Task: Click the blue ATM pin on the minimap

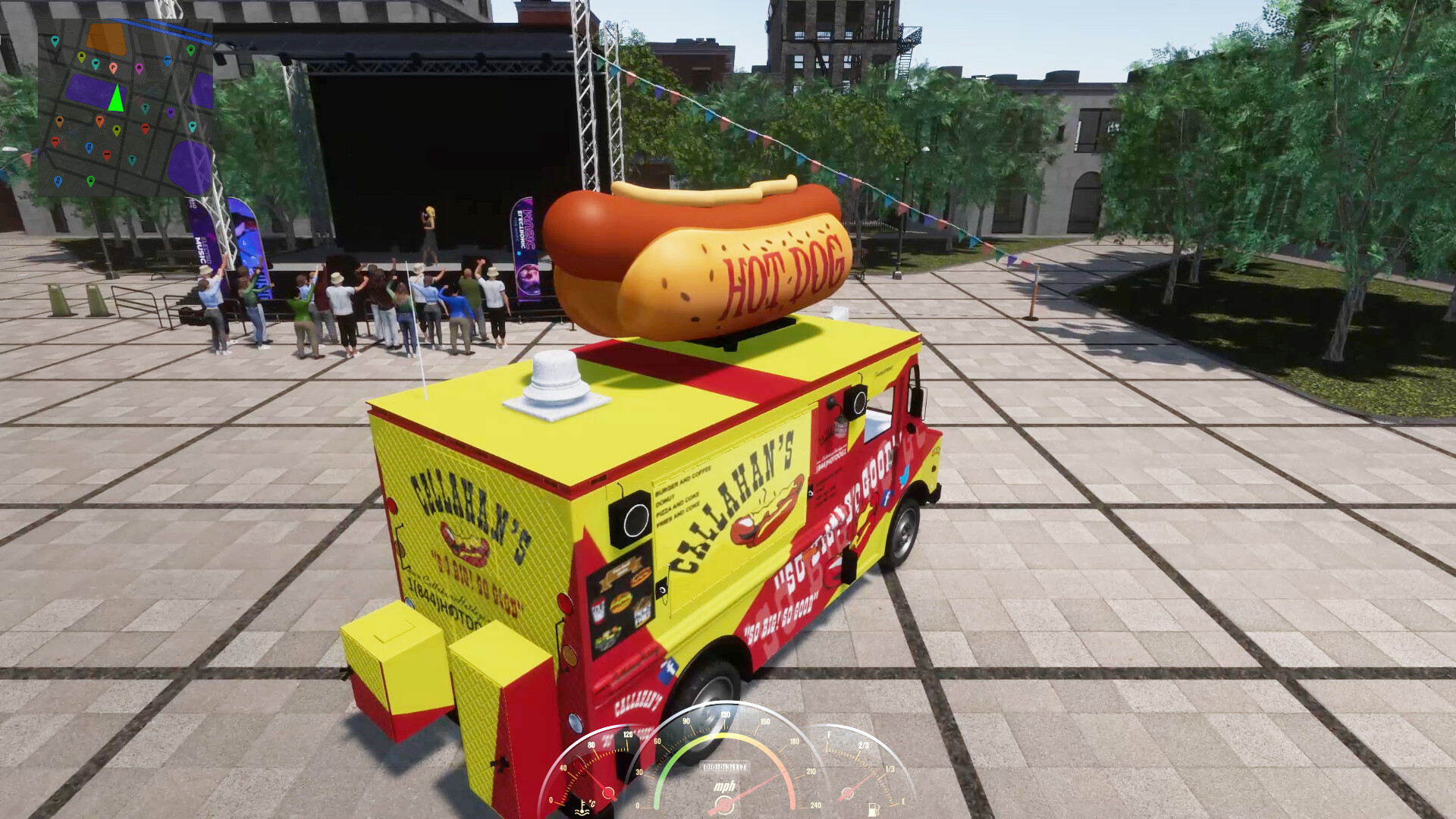Action: [168, 59]
